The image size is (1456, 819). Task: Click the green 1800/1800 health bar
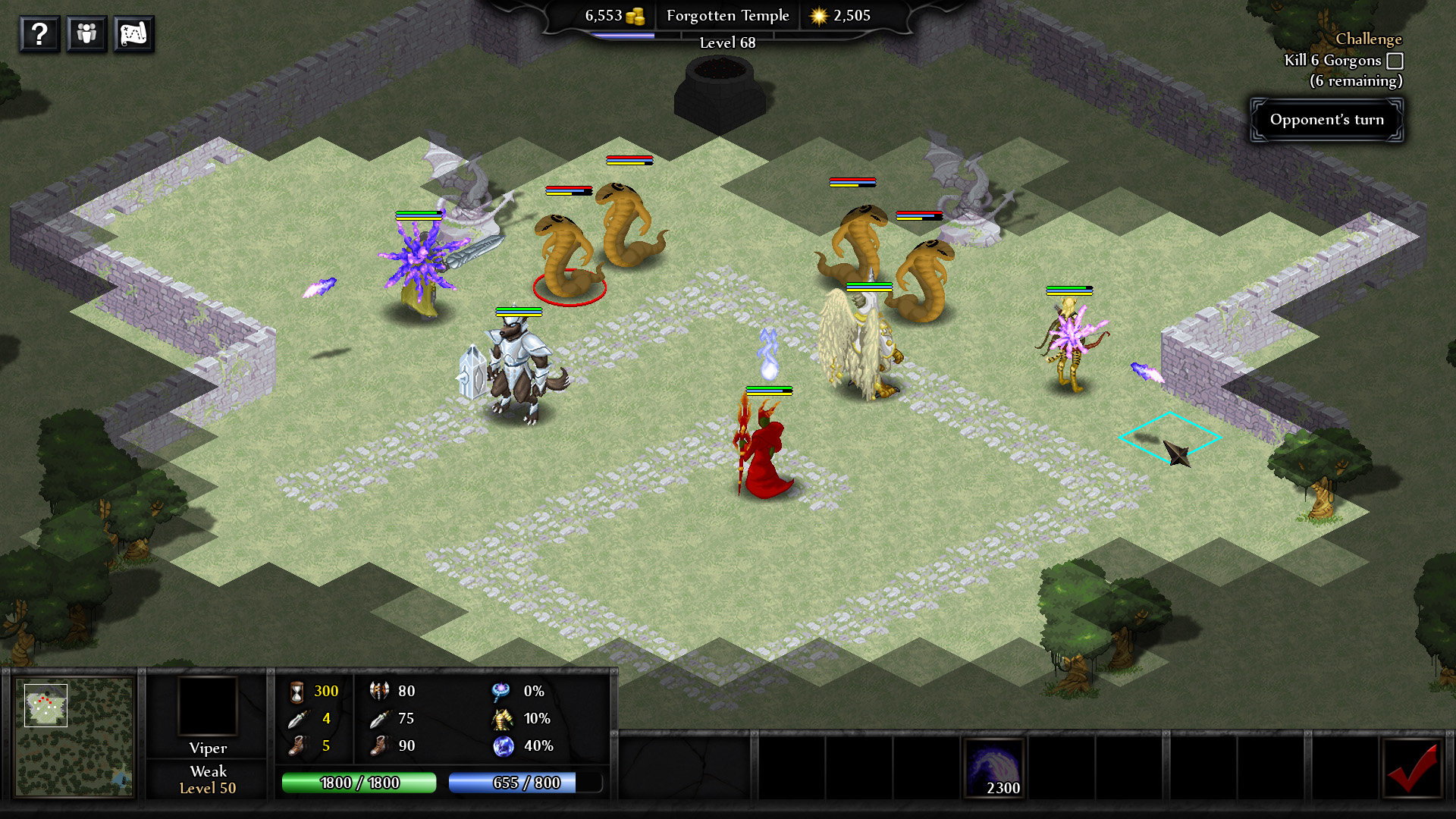click(359, 783)
